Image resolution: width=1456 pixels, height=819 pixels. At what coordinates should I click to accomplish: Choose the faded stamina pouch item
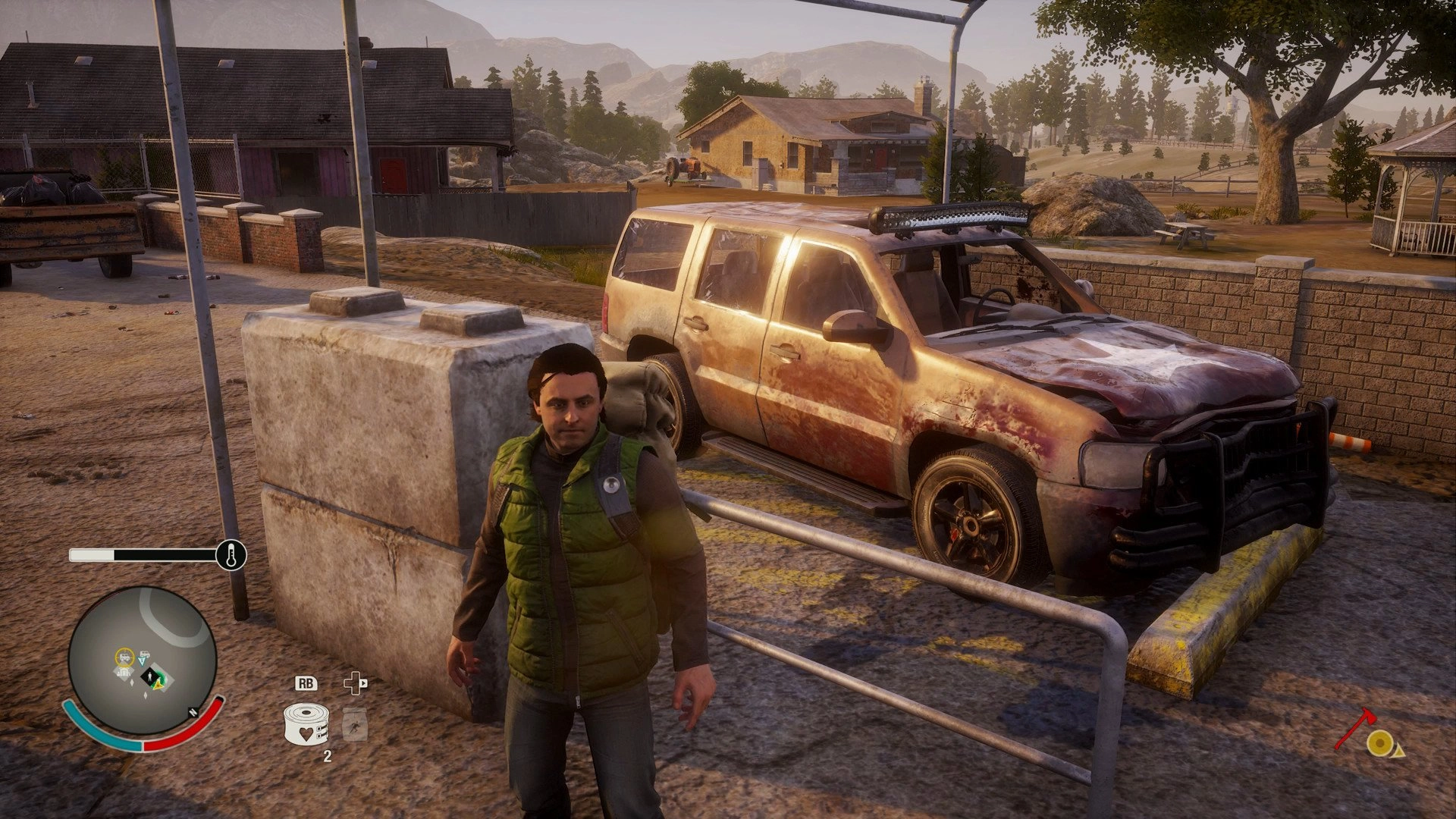pyautogui.click(x=353, y=724)
